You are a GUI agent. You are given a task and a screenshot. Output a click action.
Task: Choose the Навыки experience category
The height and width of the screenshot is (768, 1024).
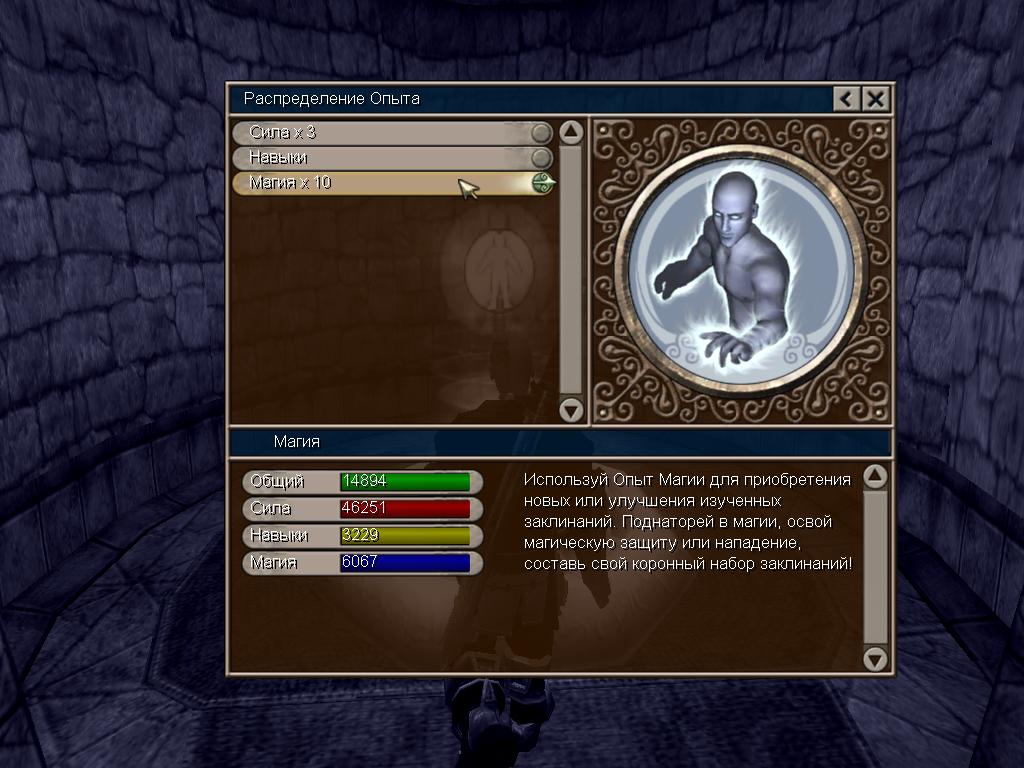click(390, 158)
